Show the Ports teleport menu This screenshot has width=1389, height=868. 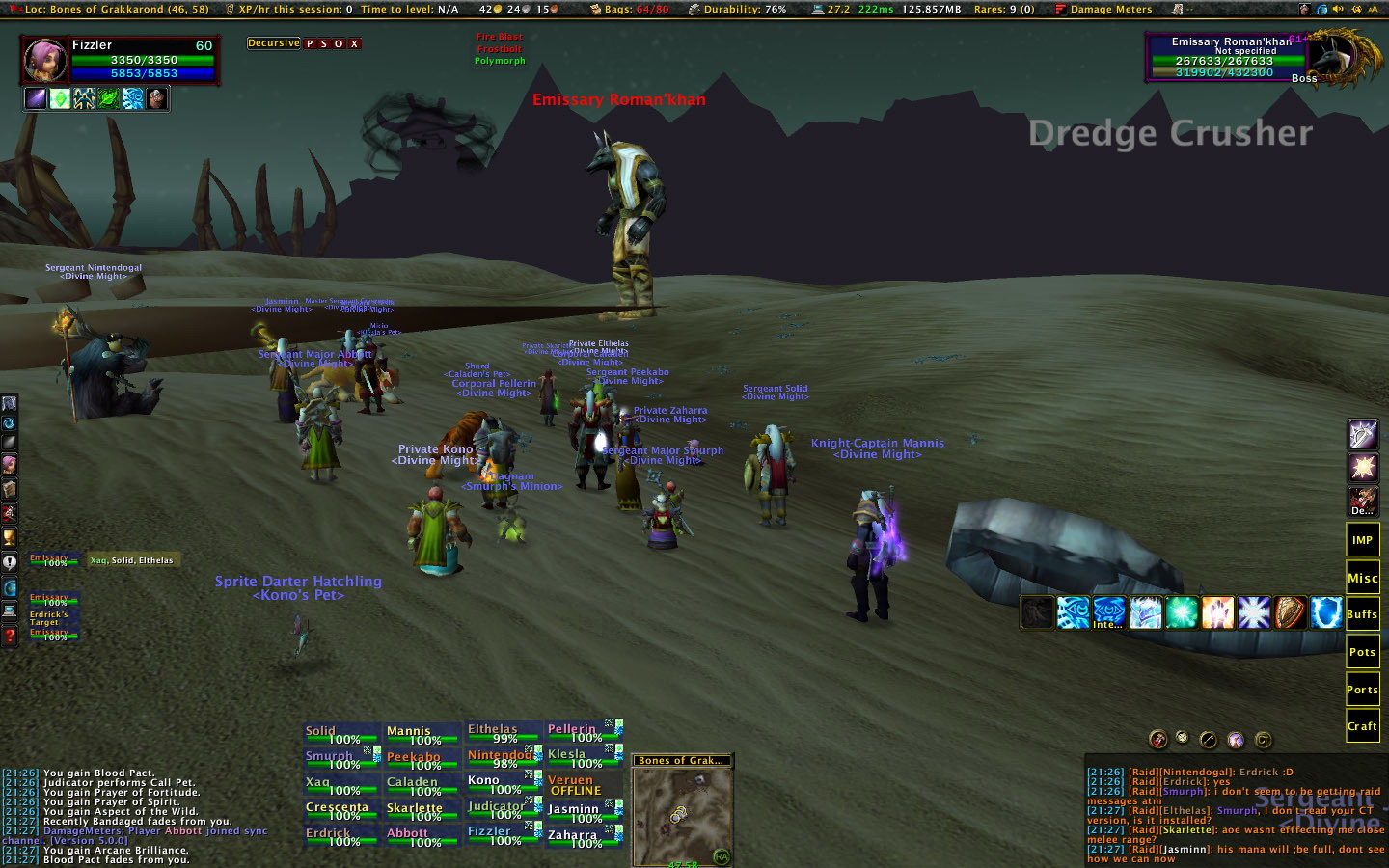click(x=1362, y=690)
